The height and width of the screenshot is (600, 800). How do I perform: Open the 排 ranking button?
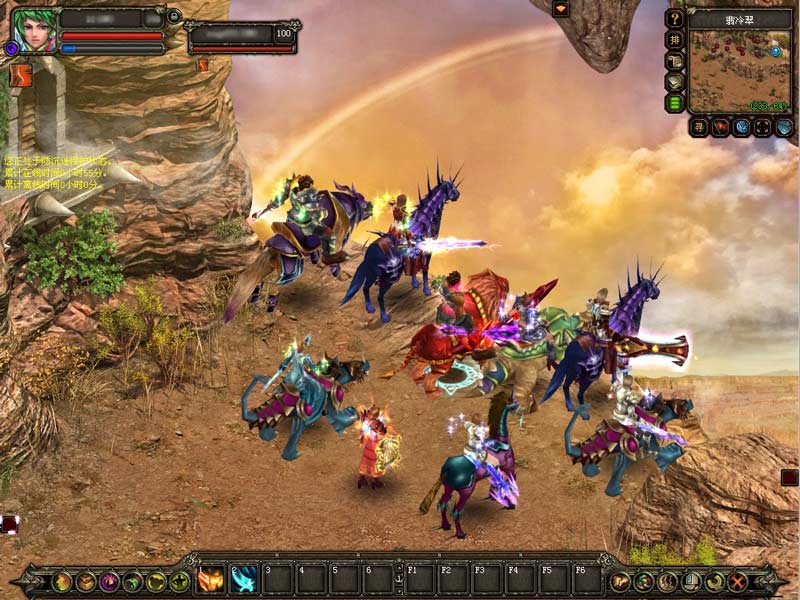[675, 40]
